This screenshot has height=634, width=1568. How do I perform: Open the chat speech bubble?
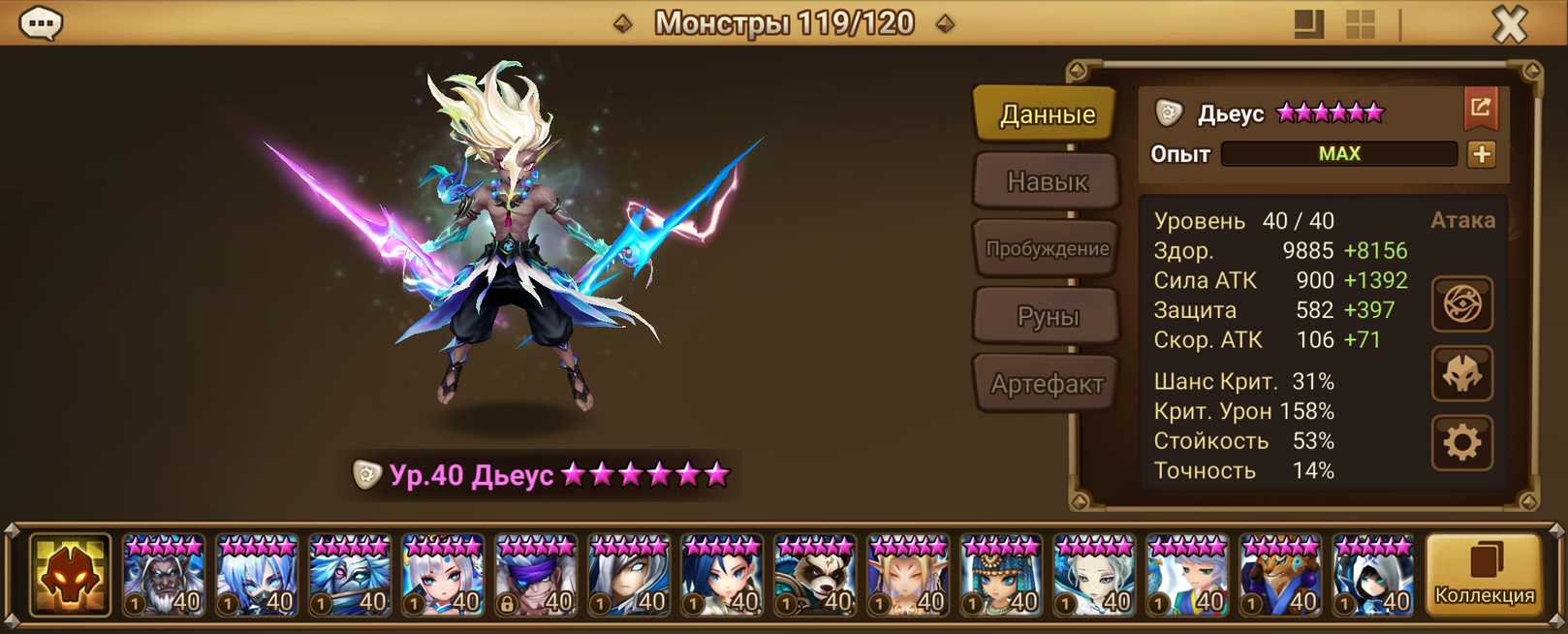(x=41, y=23)
